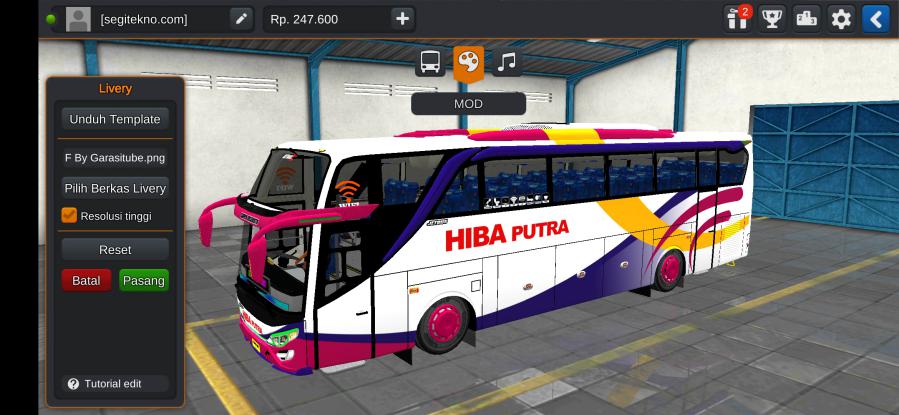Image resolution: width=899 pixels, height=415 pixels.
Task: Go back with the blue arrow button
Action: click(876, 18)
